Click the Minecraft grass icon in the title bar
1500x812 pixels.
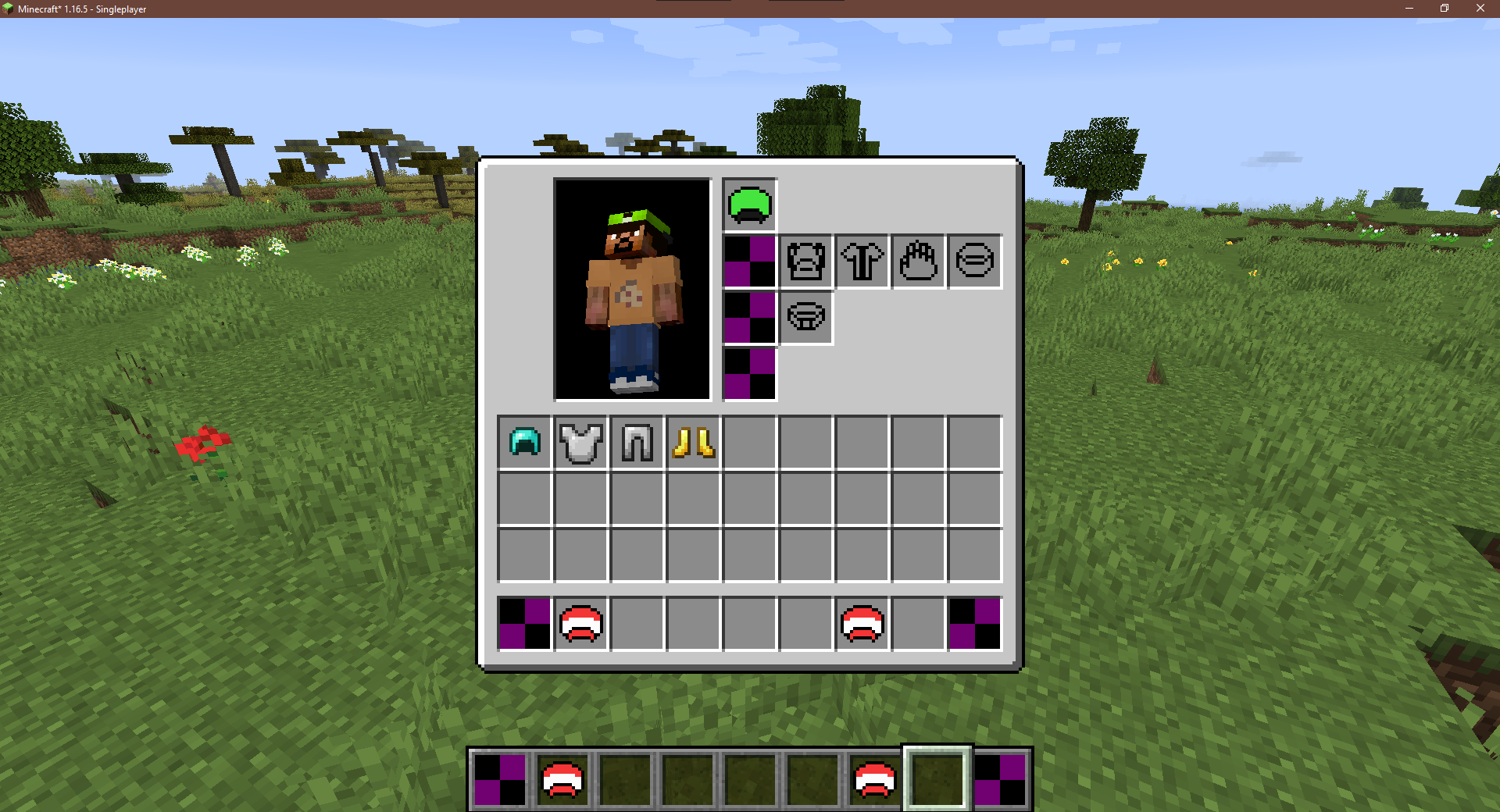click(x=8, y=9)
